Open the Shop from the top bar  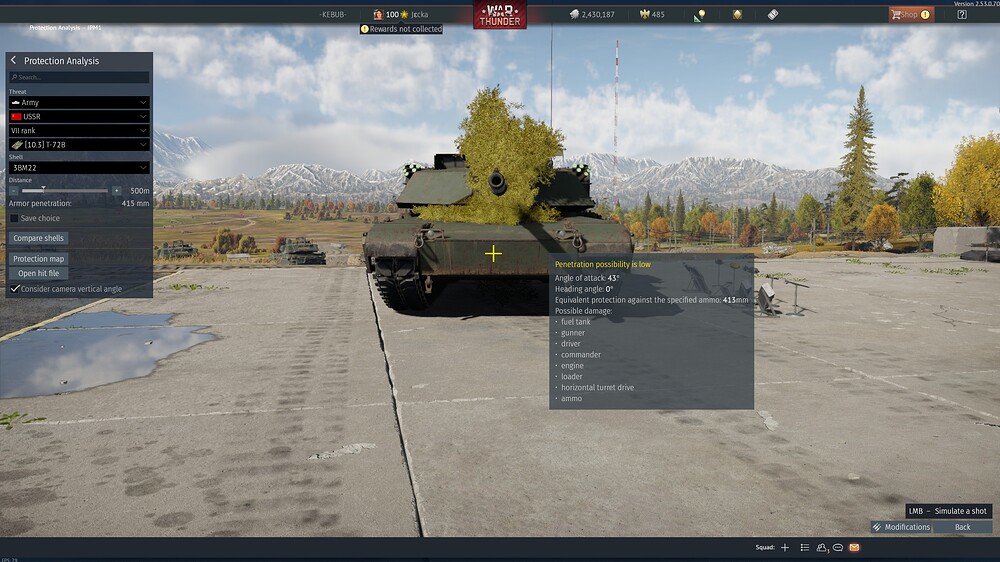pyautogui.click(x=910, y=15)
